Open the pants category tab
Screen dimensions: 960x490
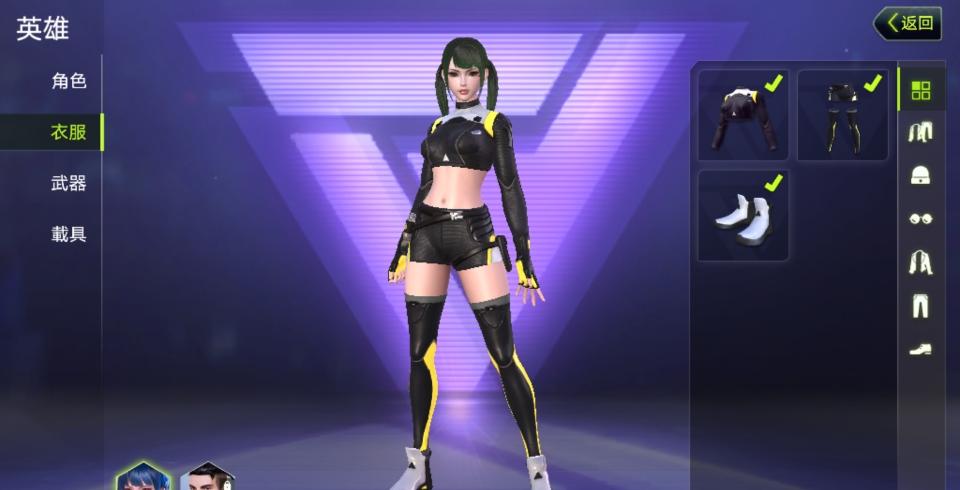coord(920,305)
